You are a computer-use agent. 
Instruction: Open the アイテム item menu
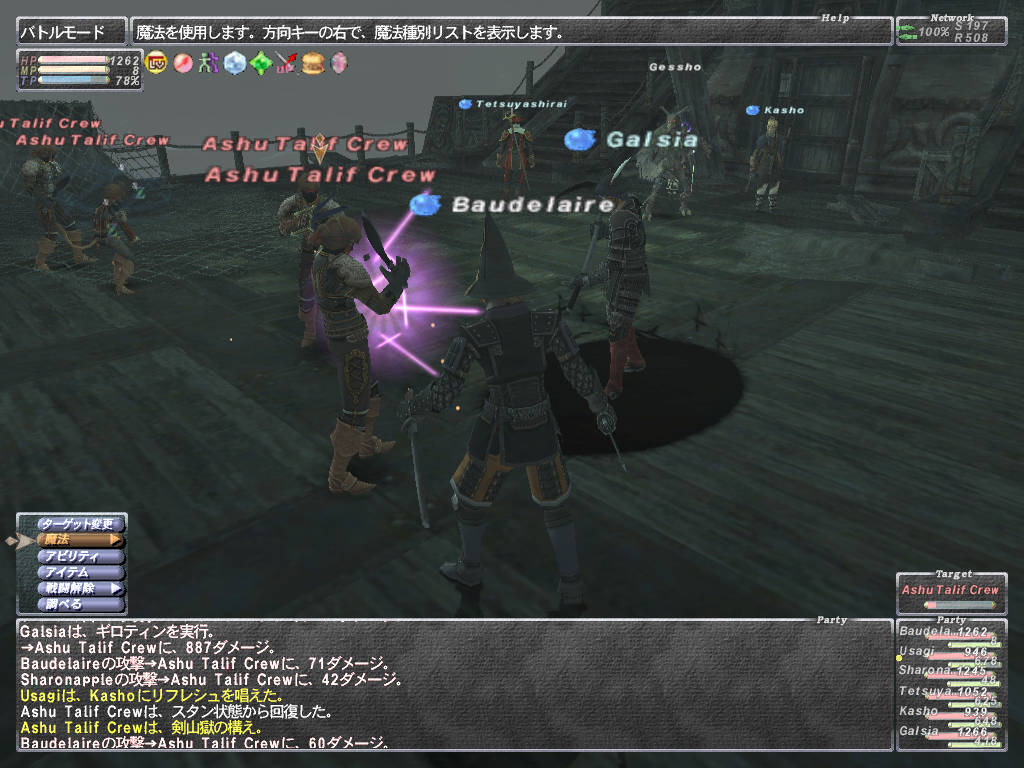tap(80, 573)
